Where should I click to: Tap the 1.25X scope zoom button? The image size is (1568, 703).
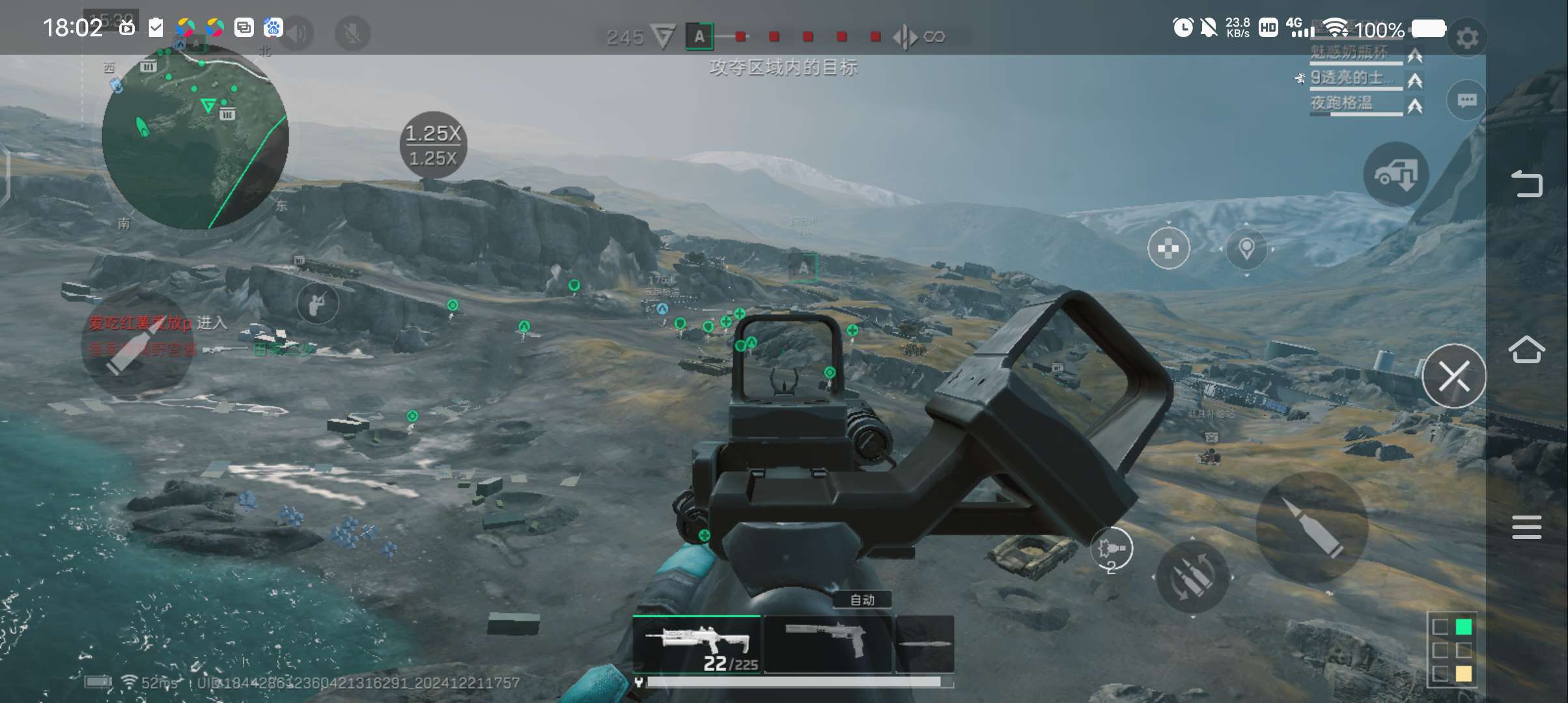433,145
